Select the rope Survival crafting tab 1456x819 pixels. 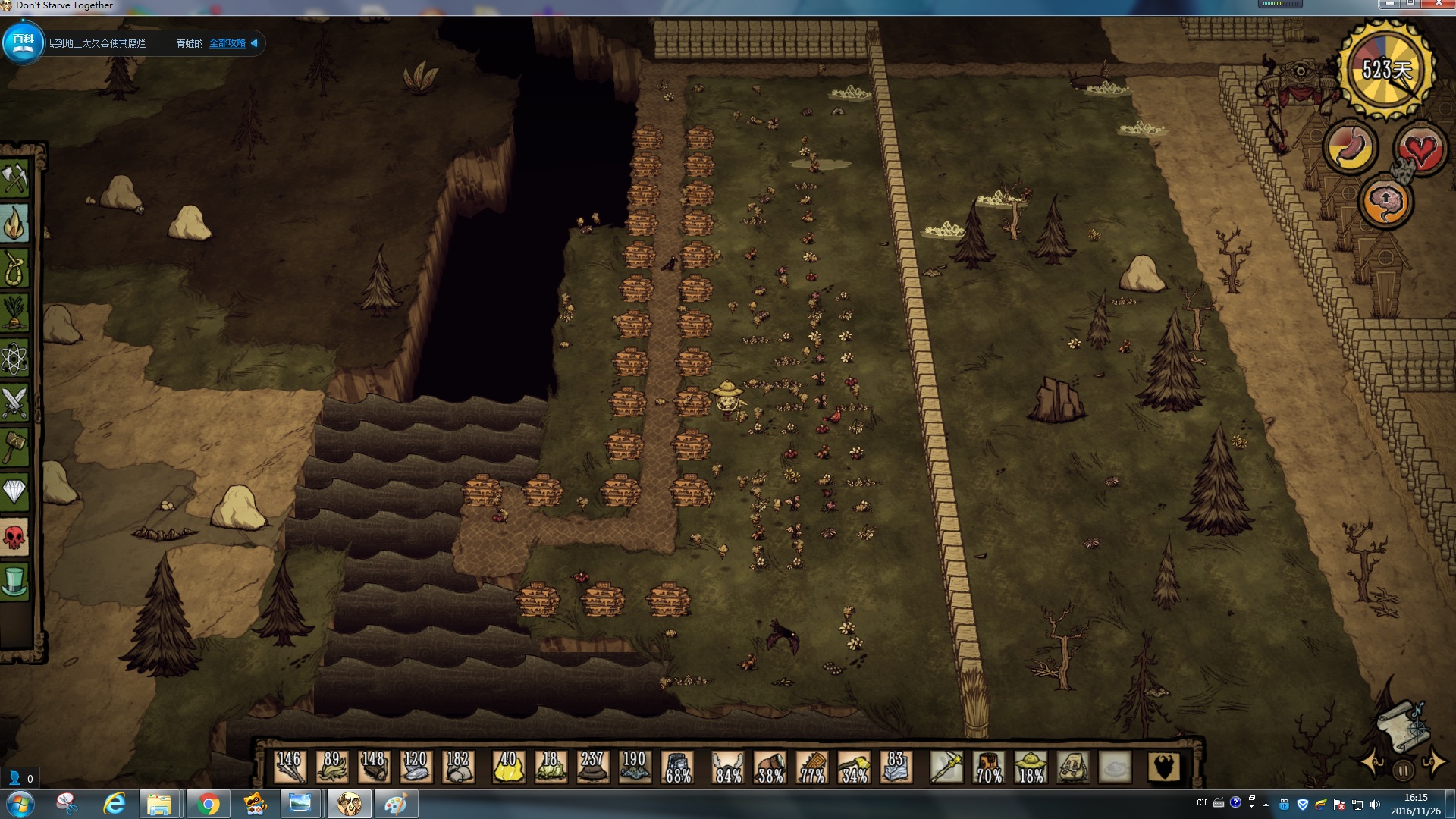point(14,268)
